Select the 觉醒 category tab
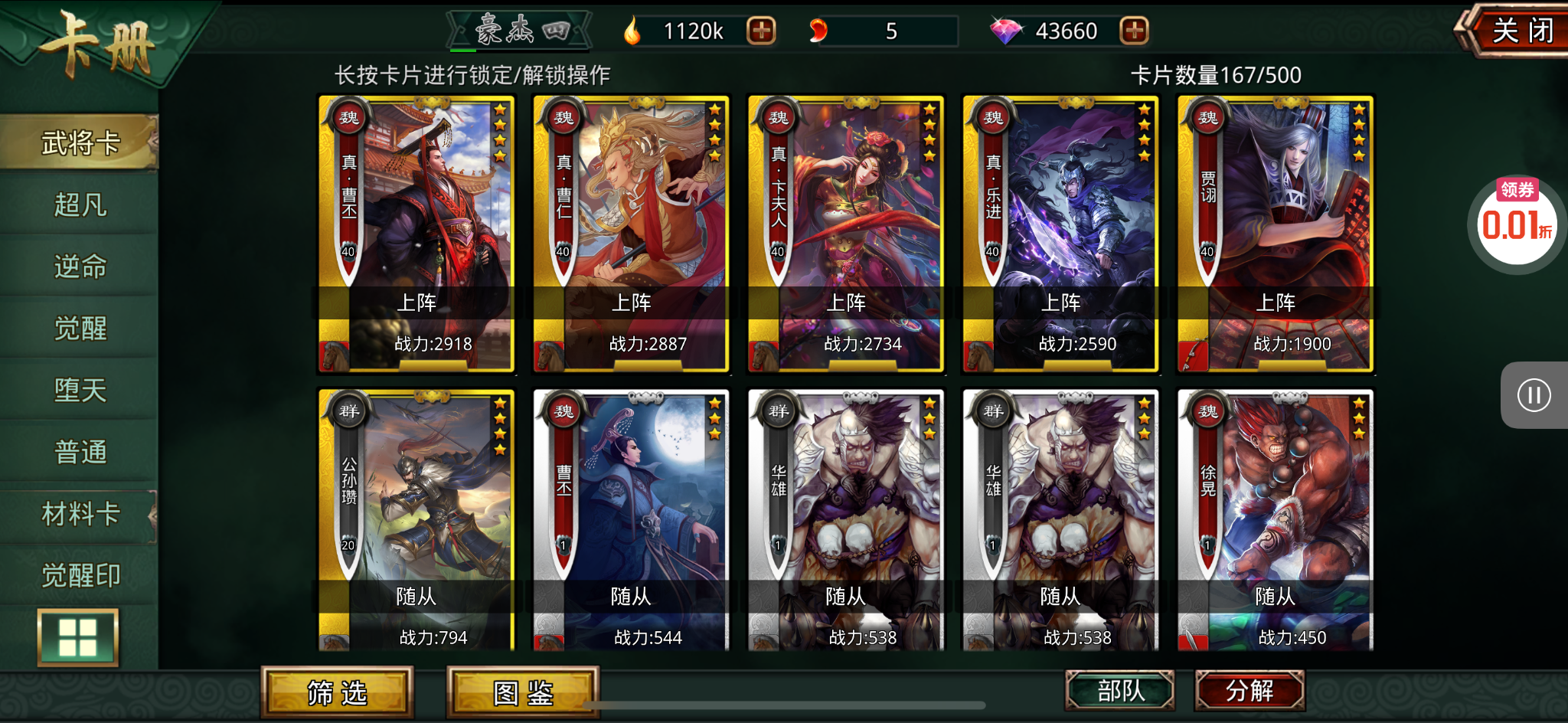 click(x=80, y=329)
